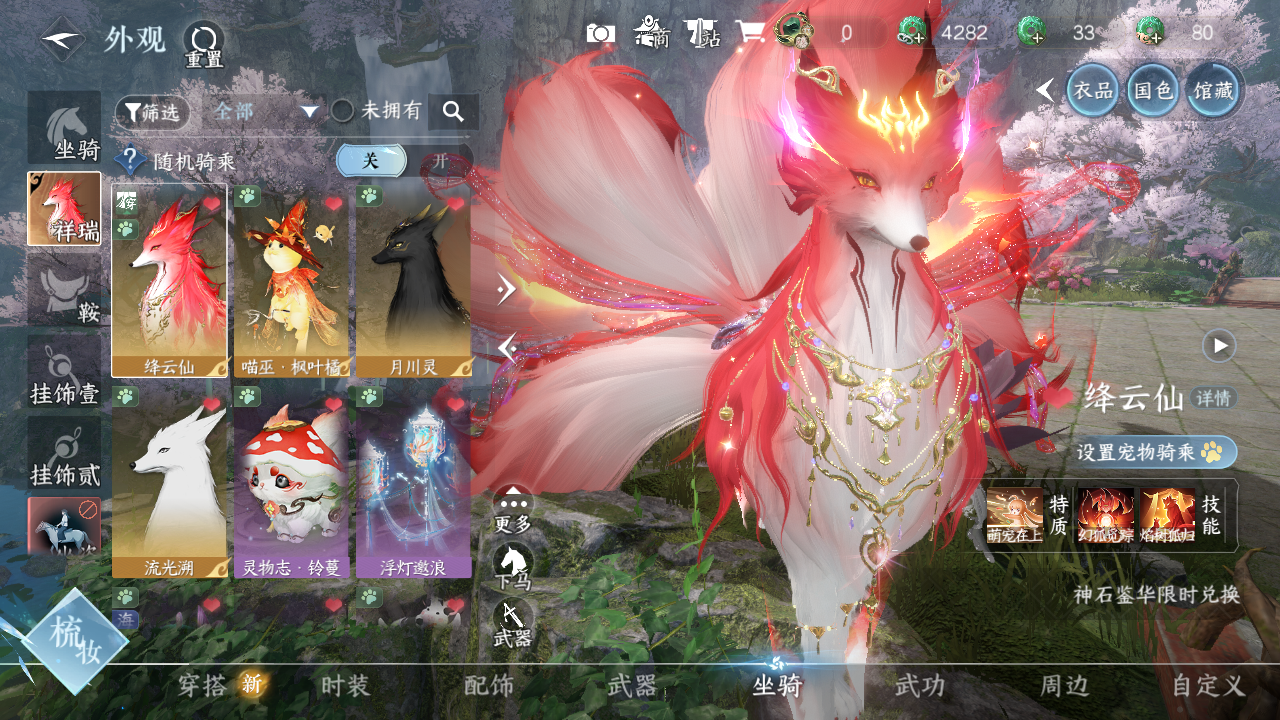The height and width of the screenshot is (720, 1280).
Task: Choose the 喵巫·枫叶橘 mount card
Action: [291, 280]
